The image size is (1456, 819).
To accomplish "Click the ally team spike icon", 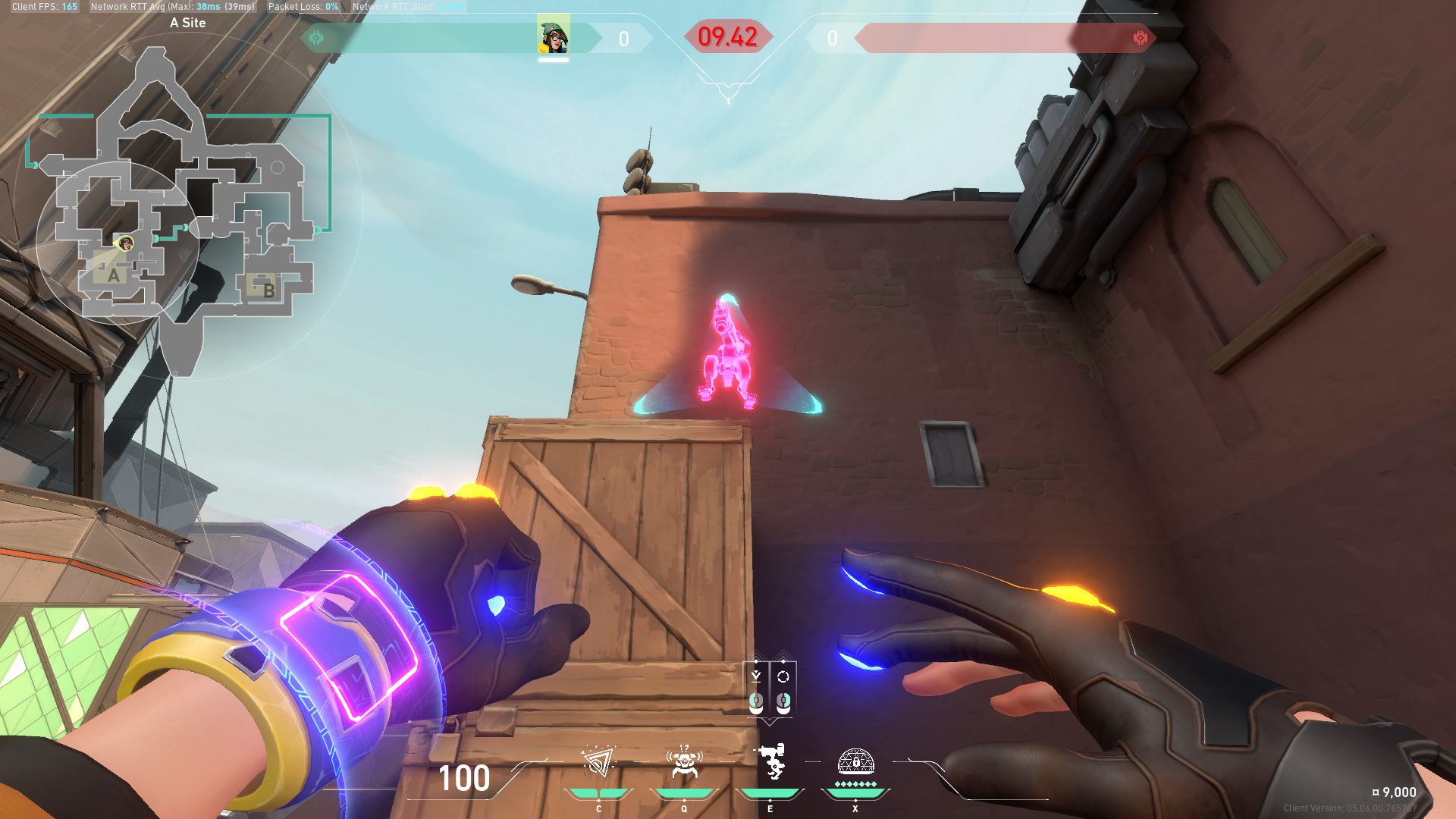I will 317,37.
